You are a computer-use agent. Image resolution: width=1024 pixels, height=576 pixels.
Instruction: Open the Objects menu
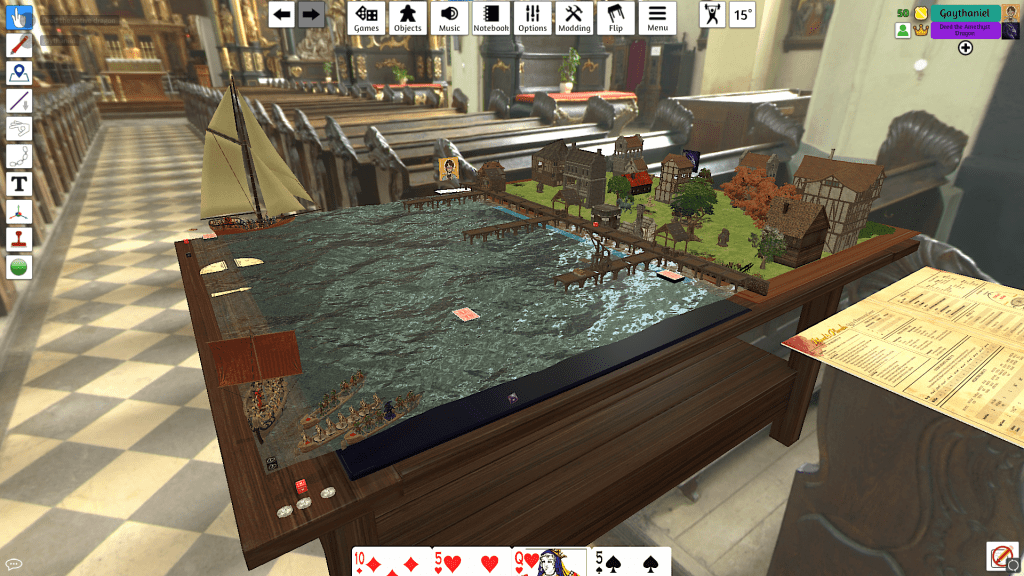pyautogui.click(x=408, y=17)
